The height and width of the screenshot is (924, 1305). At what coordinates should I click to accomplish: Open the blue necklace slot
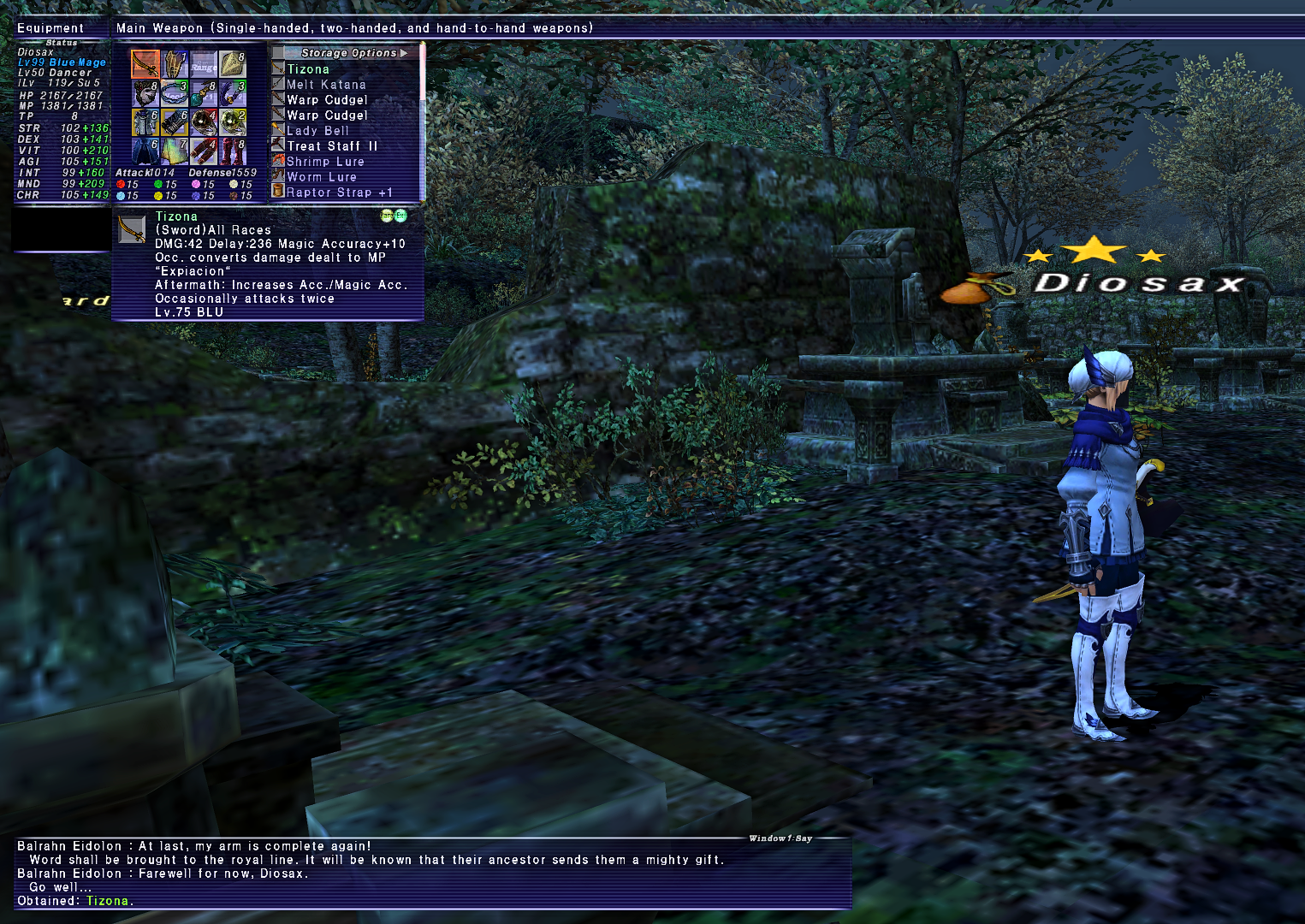[x=175, y=92]
